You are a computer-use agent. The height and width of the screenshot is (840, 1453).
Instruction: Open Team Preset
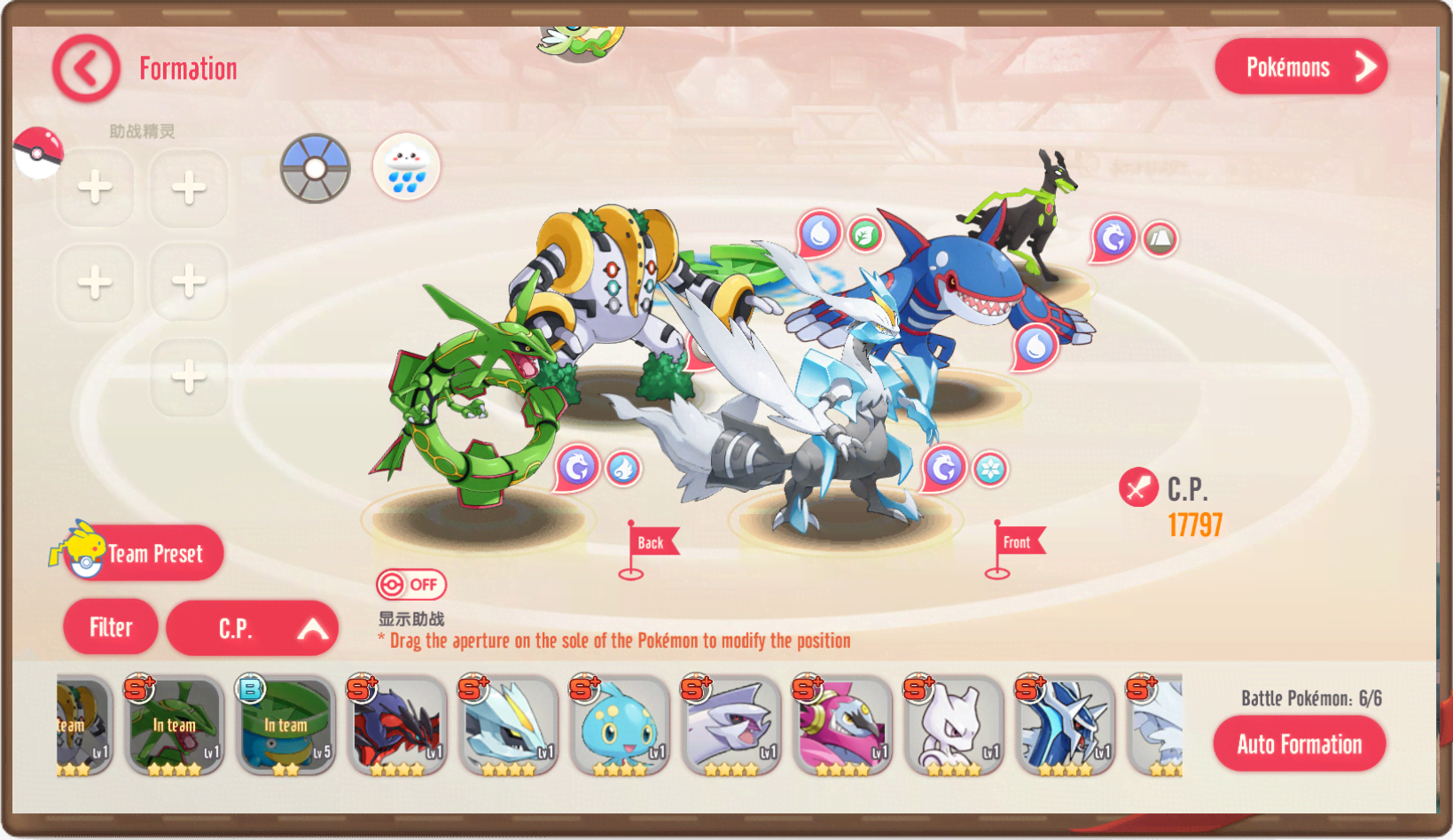click(x=142, y=553)
